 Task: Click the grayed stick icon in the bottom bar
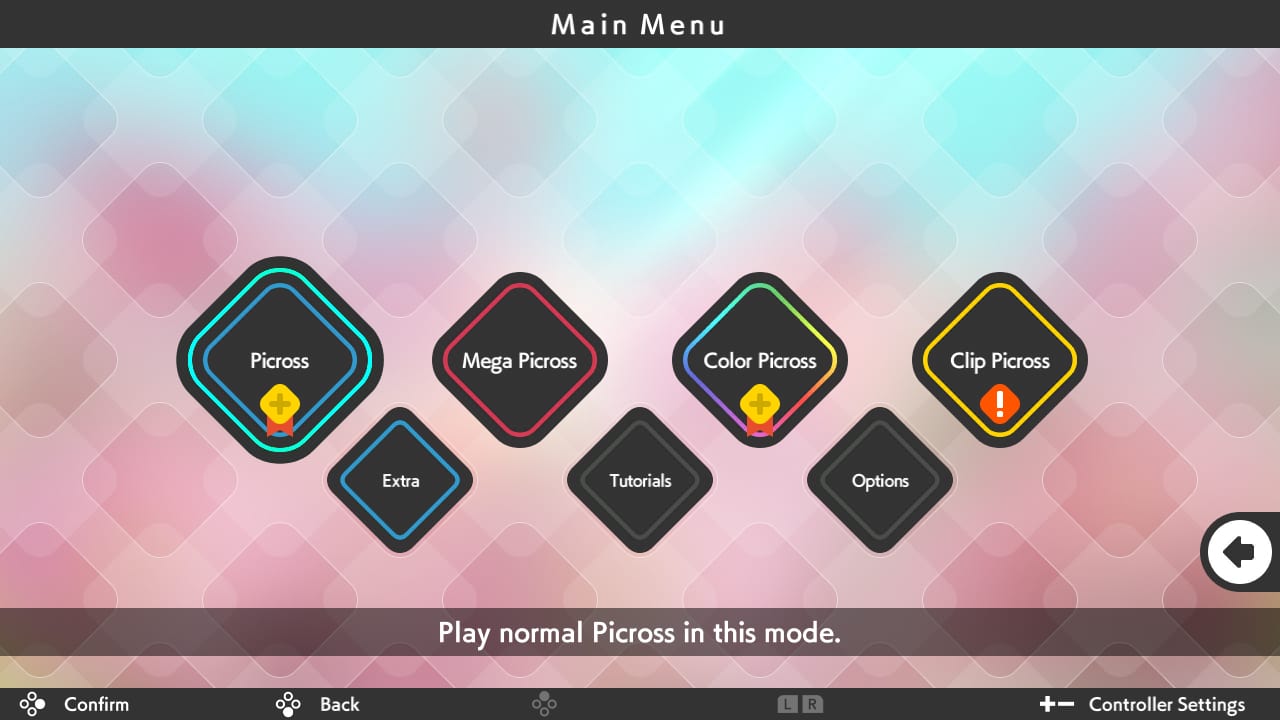coord(545,704)
